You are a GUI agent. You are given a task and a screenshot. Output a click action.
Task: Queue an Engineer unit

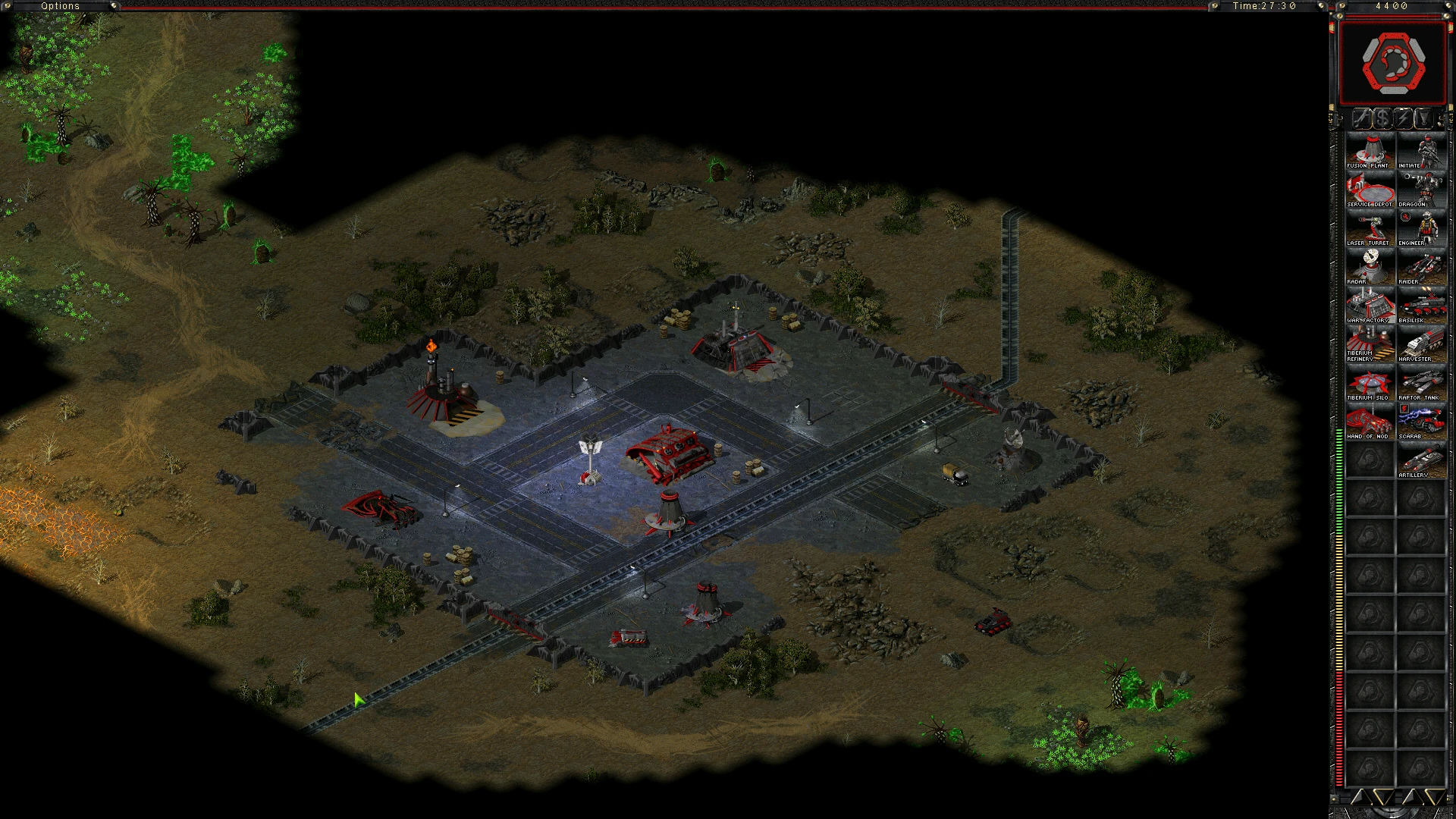(x=1421, y=228)
